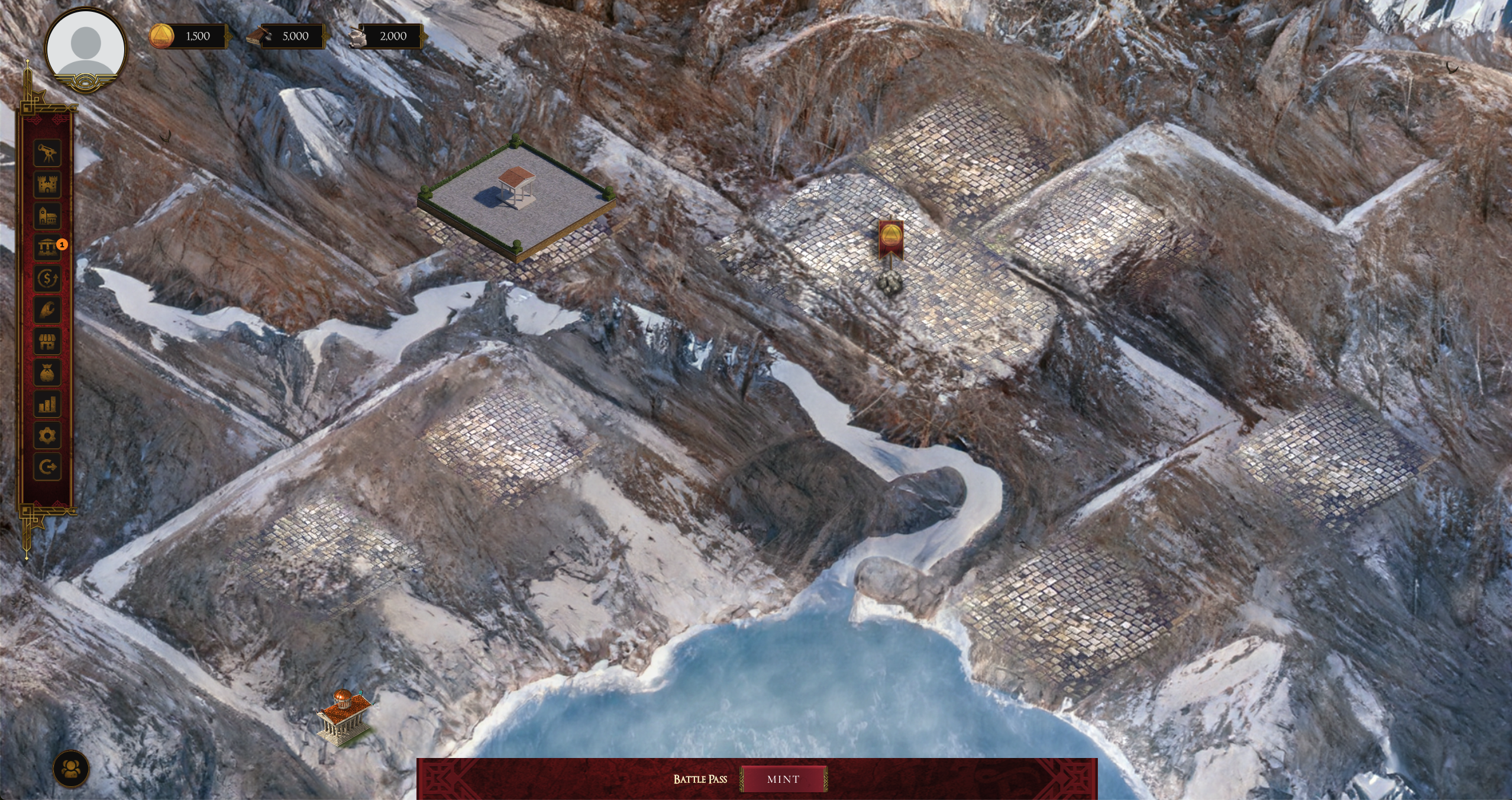Viewport: 1512px width, 800px height.
Task: Open the gear settings icon
Action: point(47,436)
